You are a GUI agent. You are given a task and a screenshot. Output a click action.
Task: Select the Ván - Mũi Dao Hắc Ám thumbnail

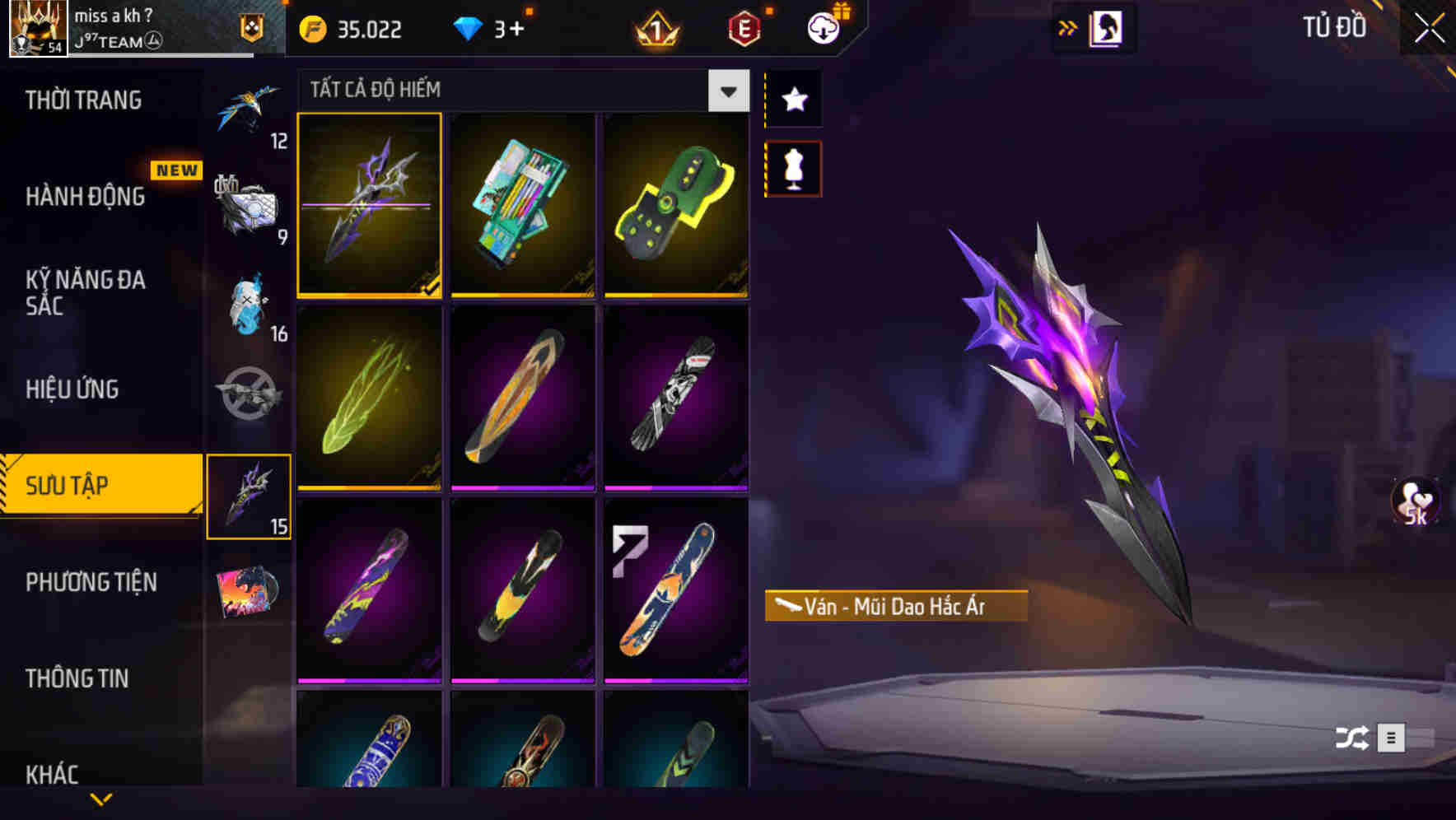(x=369, y=206)
